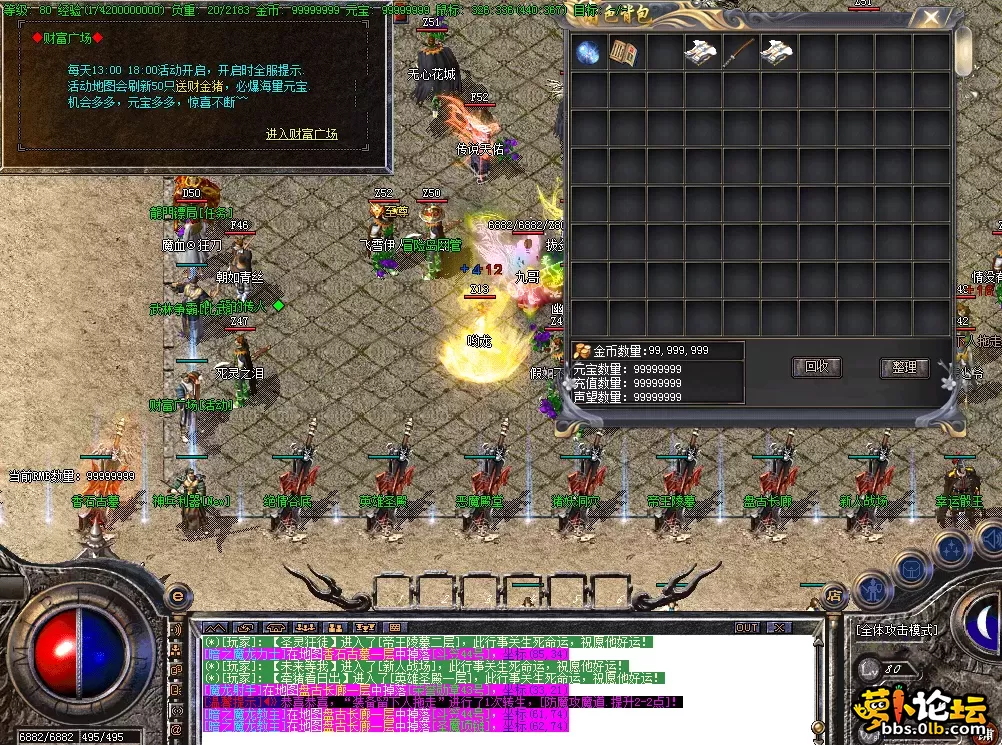1002x745 pixels.
Task: Pick the sword item in the backpack
Action: (740, 52)
